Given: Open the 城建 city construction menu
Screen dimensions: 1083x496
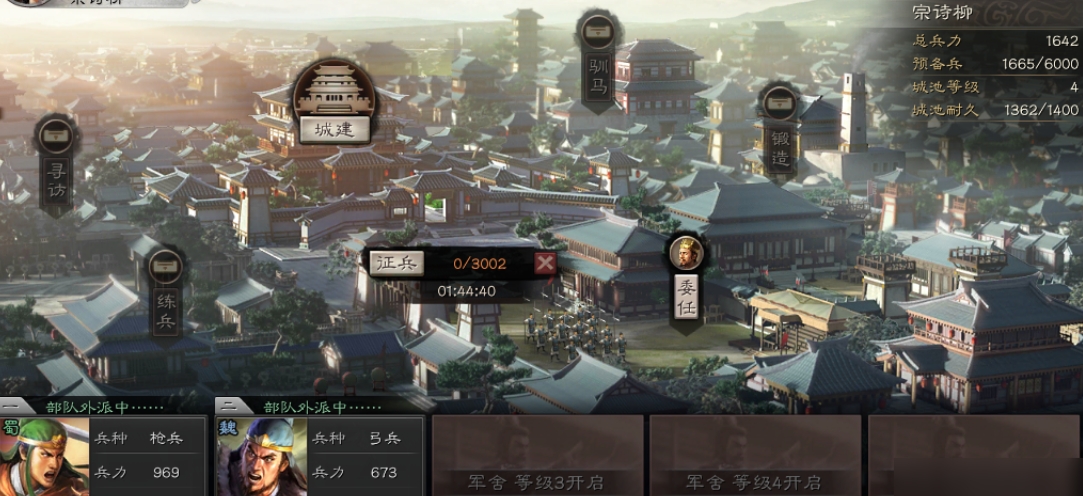Looking at the screenshot, I should click(334, 129).
